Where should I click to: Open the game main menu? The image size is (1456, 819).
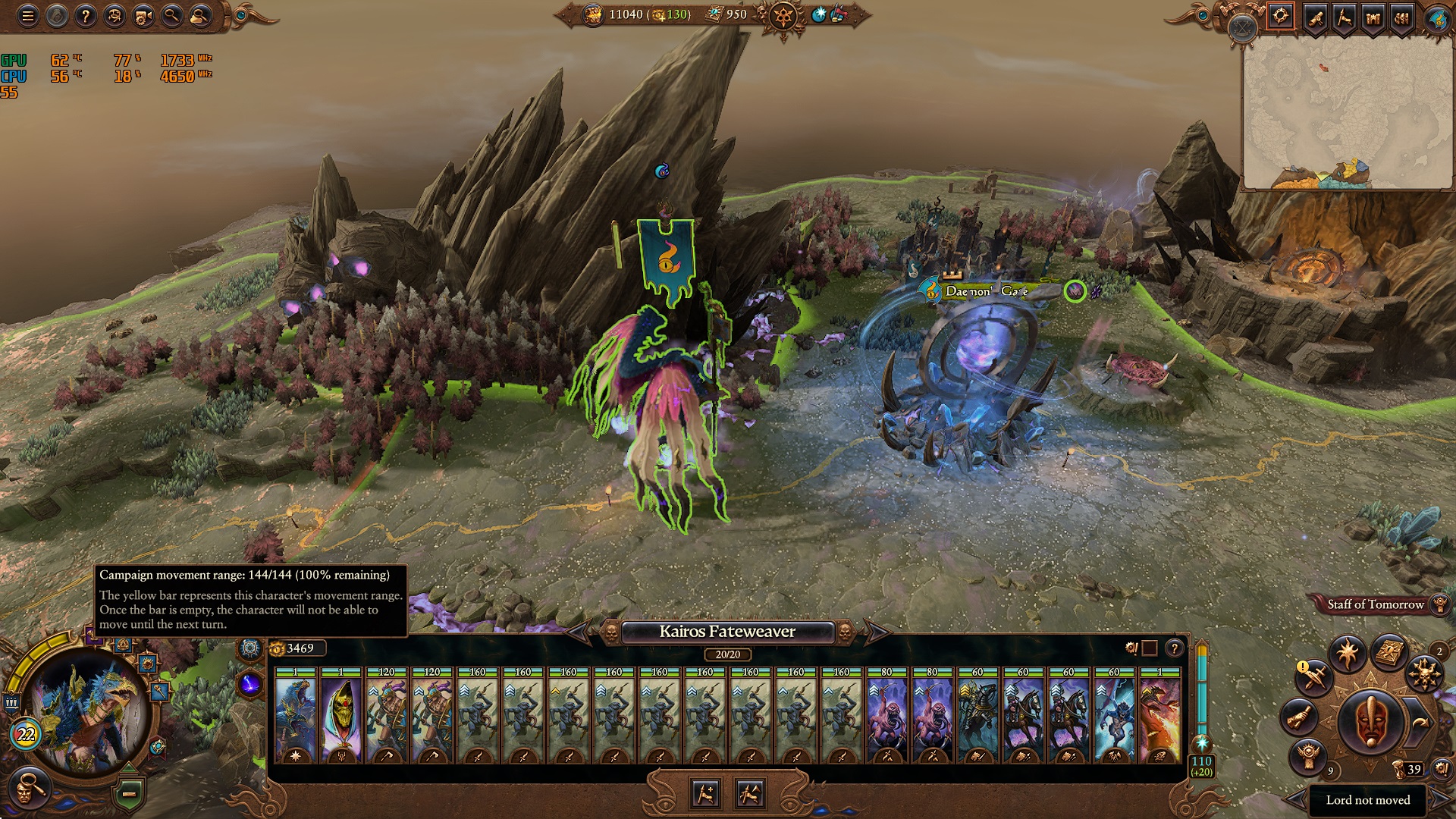tap(28, 15)
